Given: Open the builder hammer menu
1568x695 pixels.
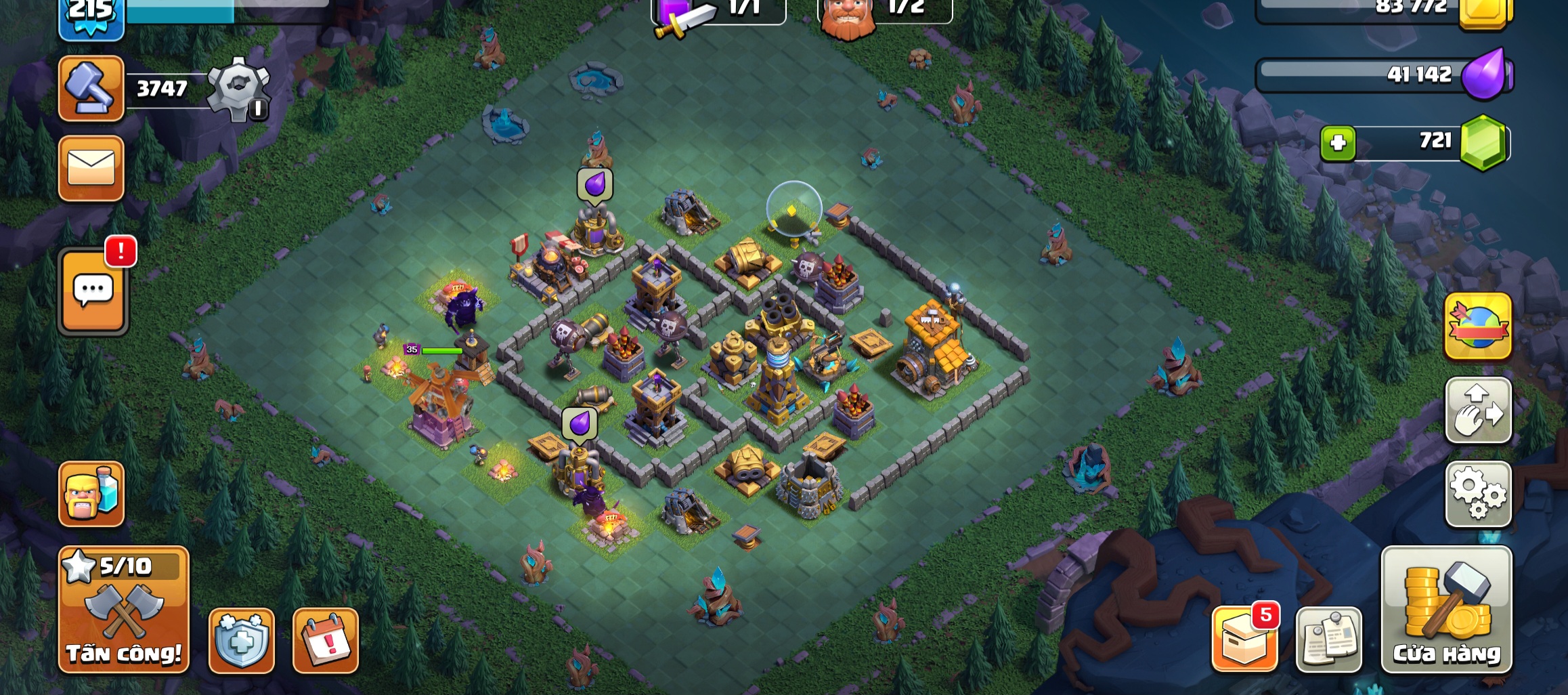Looking at the screenshot, I should (91, 89).
